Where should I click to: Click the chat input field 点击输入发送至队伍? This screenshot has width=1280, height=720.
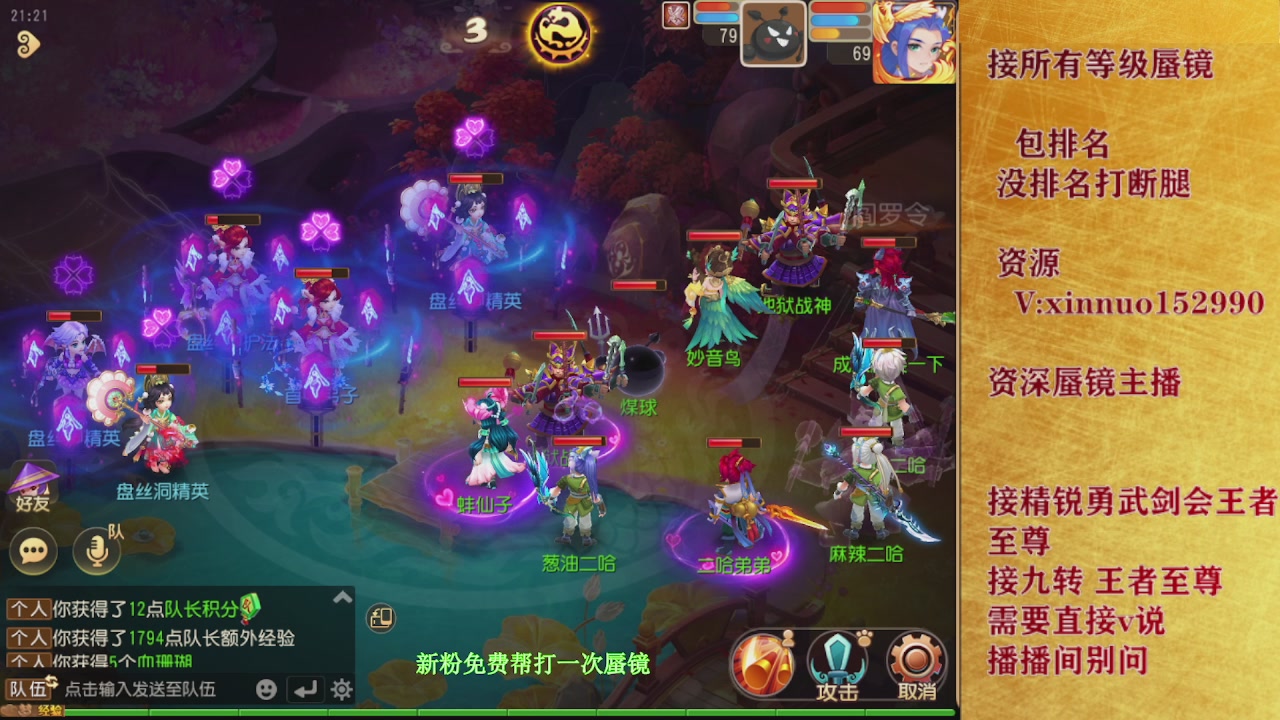point(140,689)
